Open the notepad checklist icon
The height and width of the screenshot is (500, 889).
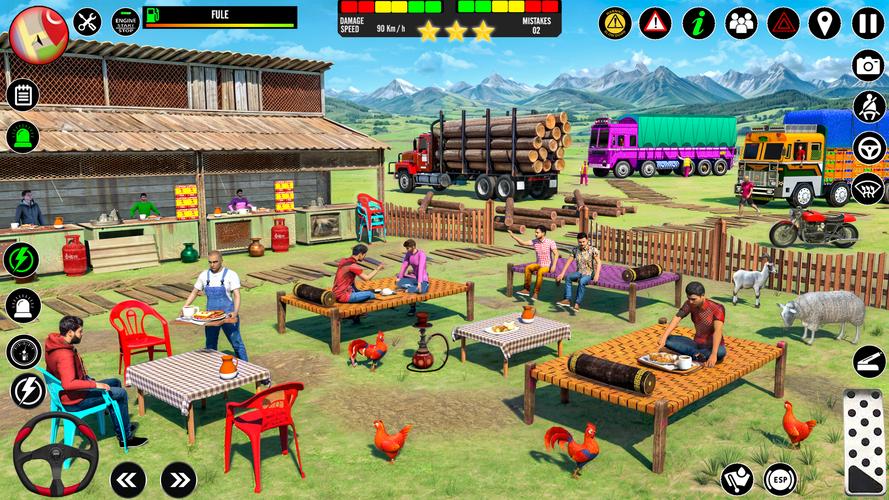pos(22,95)
